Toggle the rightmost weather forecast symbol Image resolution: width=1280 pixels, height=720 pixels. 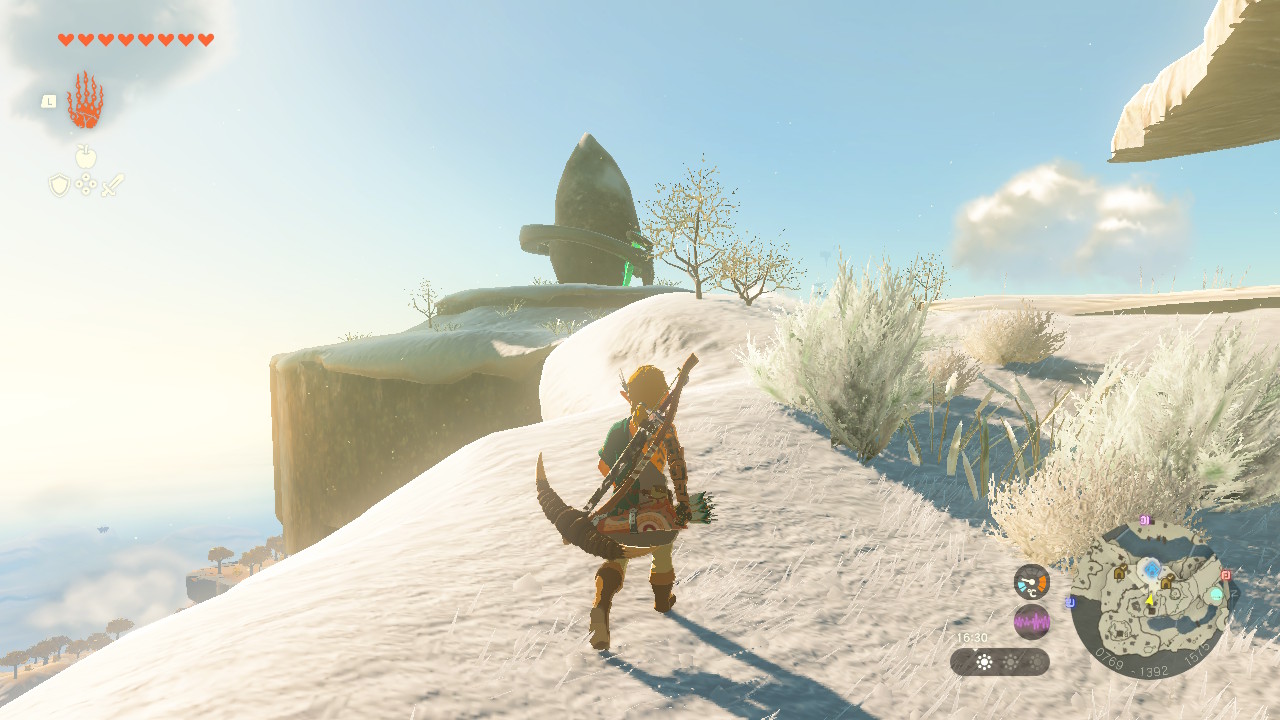click(x=1037, y=660)
